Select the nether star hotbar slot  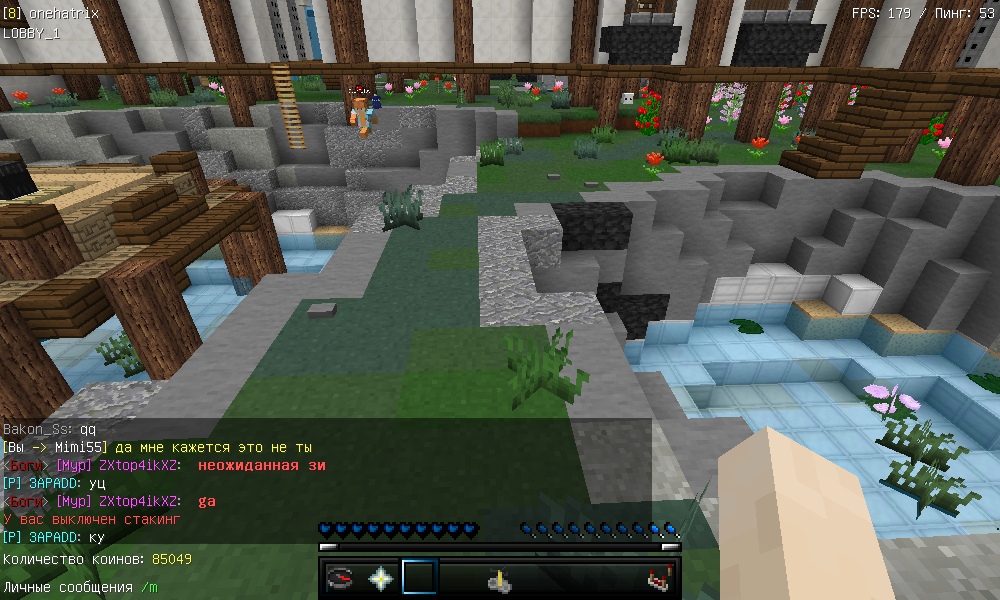pyautogui.click(x=380, y=578)
